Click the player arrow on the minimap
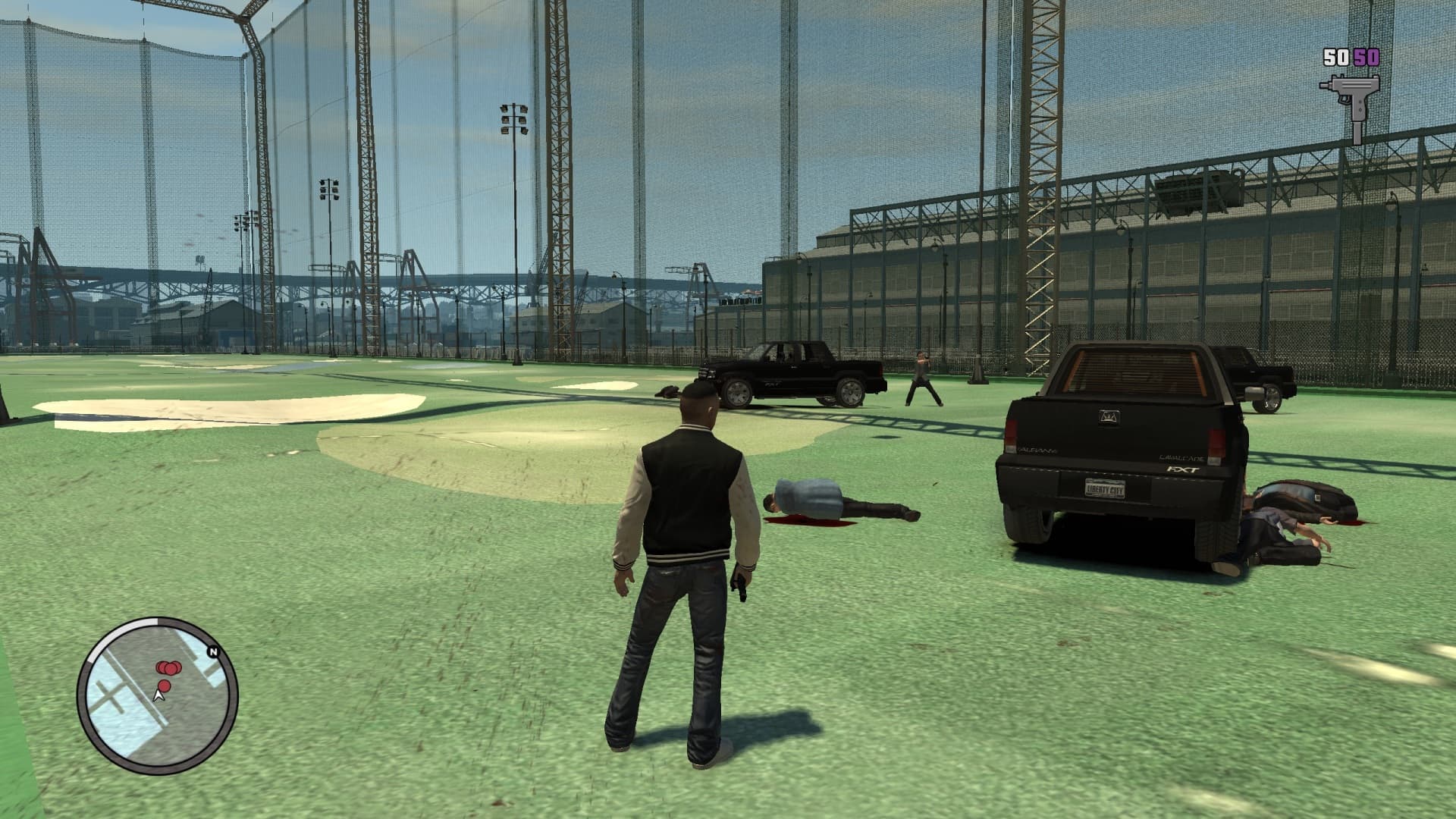Screen dimensions: 1456x819 coord(158,696)
